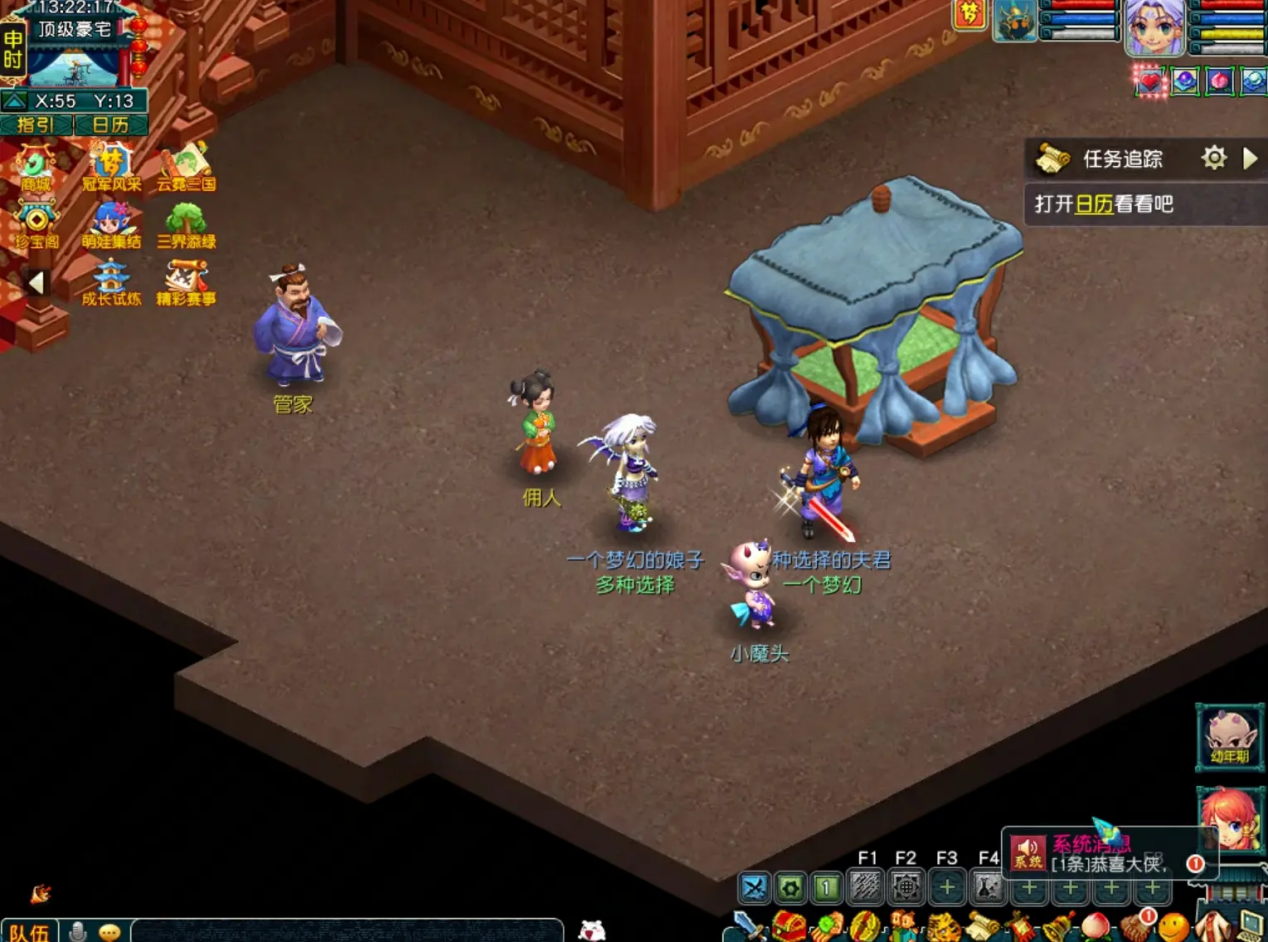Open the 云霓三国 scroll event icon
Image resolution: width=1268 pixels, height=942 pixels.
tap(186, 167)
